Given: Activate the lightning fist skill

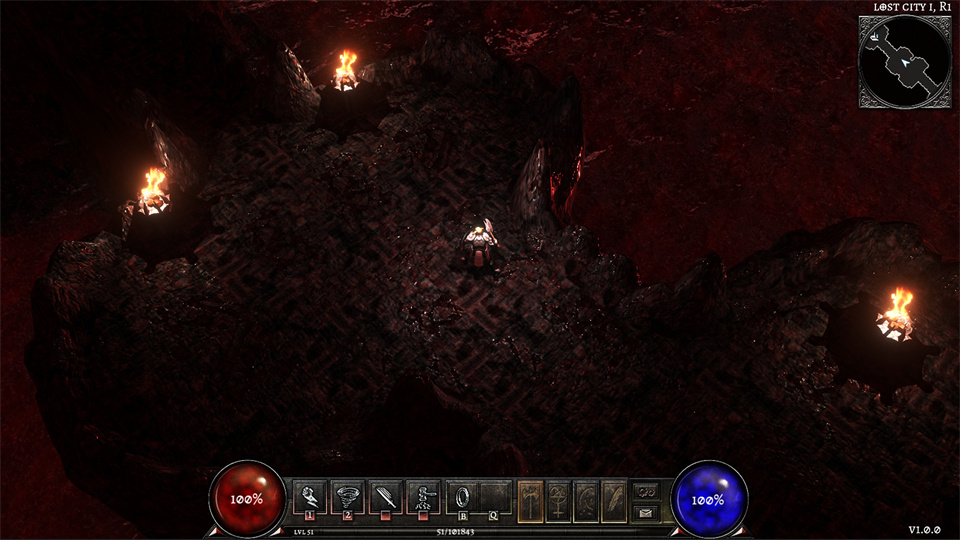Looking at the screenshot, I should (310, 496).
